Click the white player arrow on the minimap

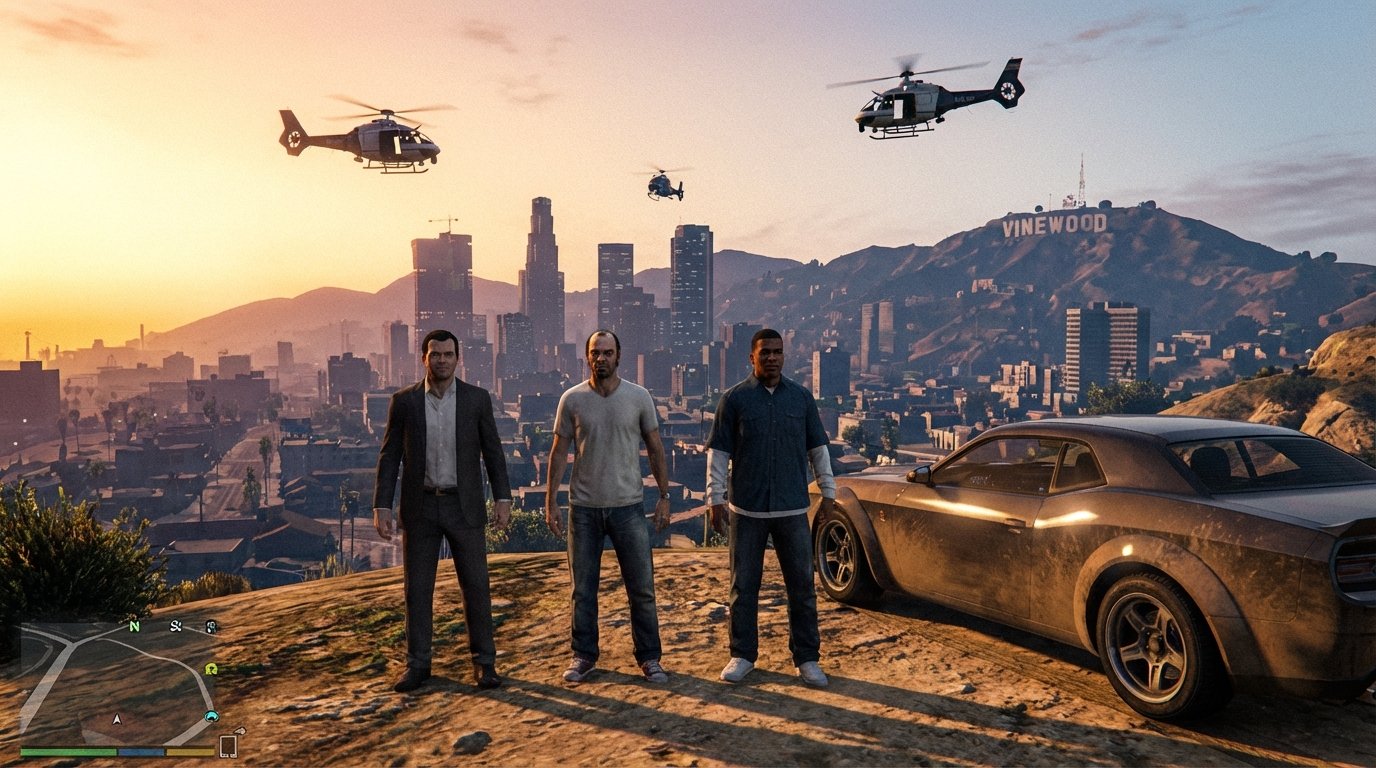[x=117, y=719]
